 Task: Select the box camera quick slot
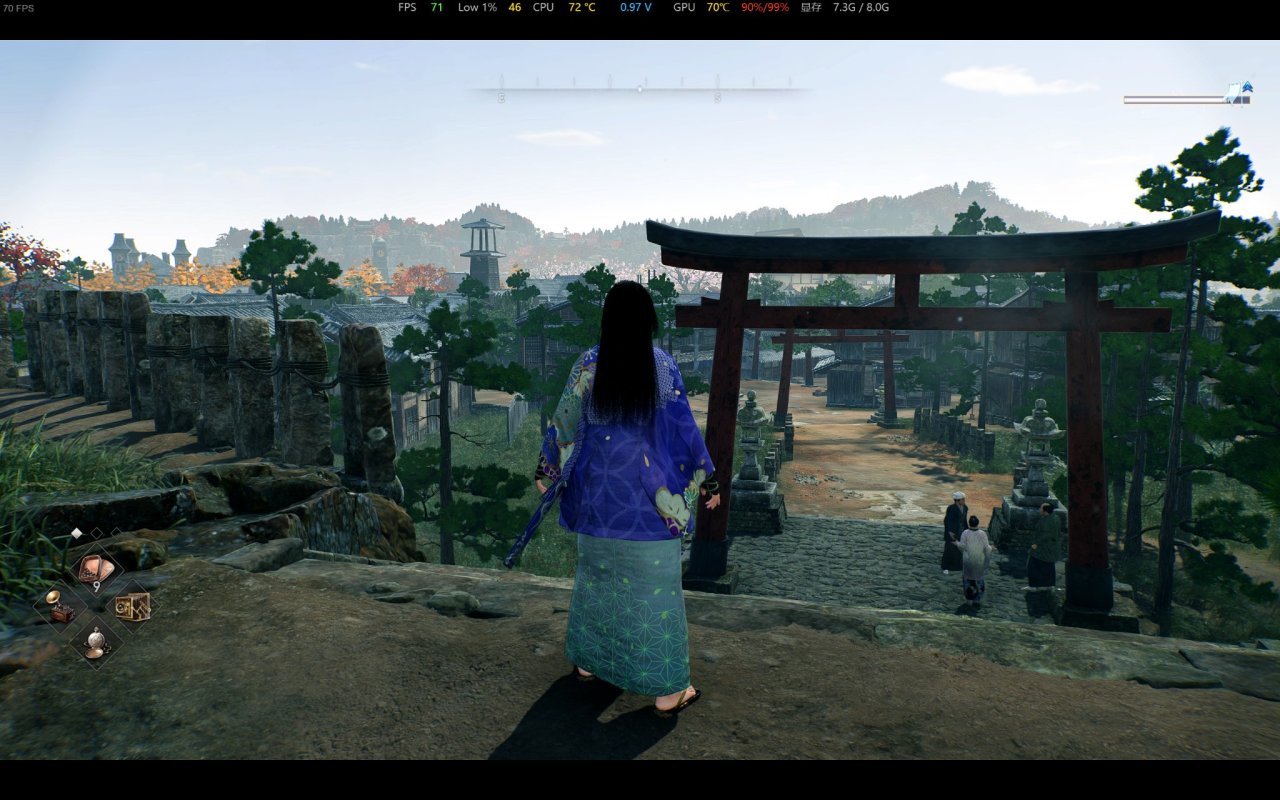(132, 606)
